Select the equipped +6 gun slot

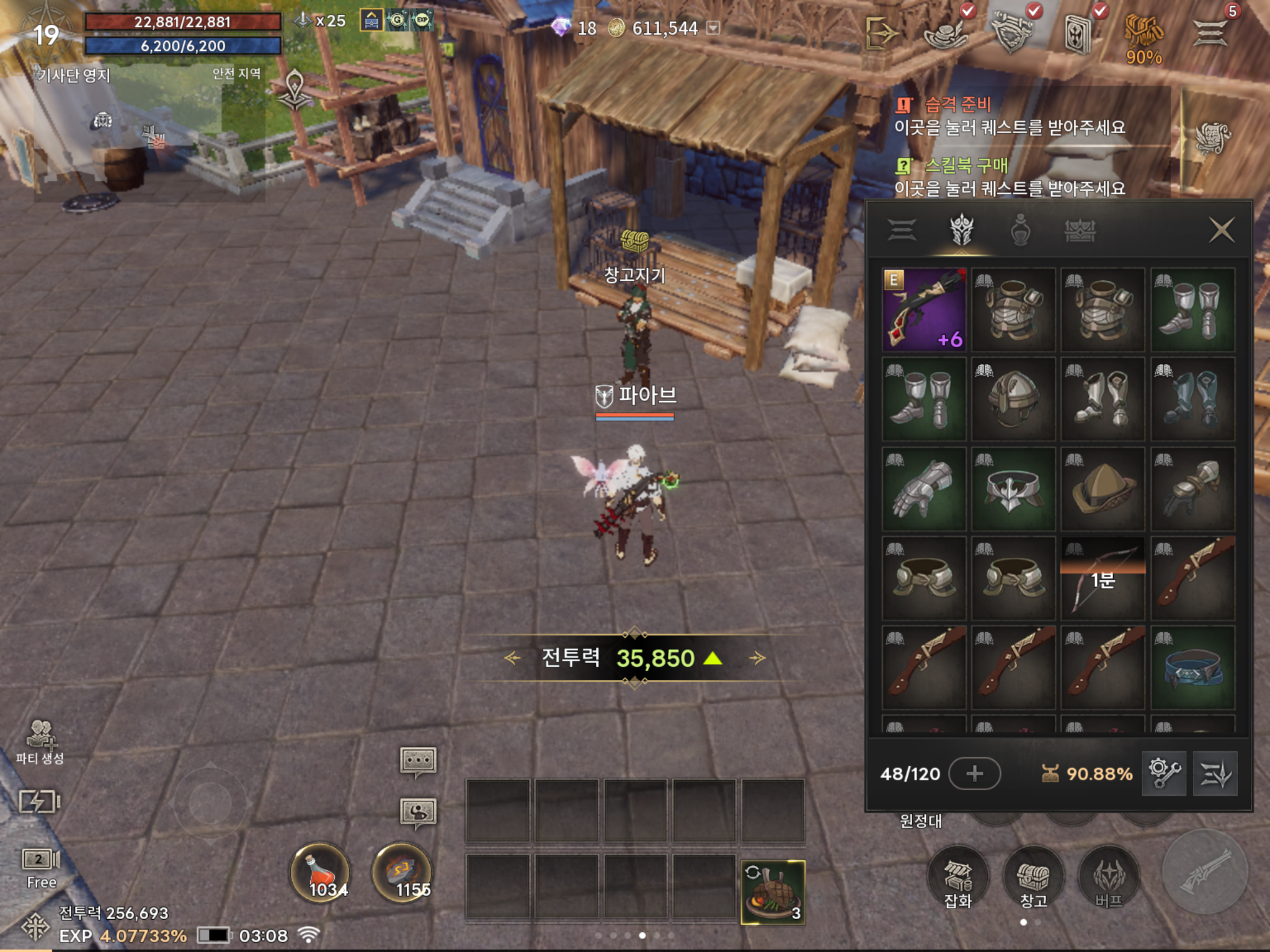point(924,310)
